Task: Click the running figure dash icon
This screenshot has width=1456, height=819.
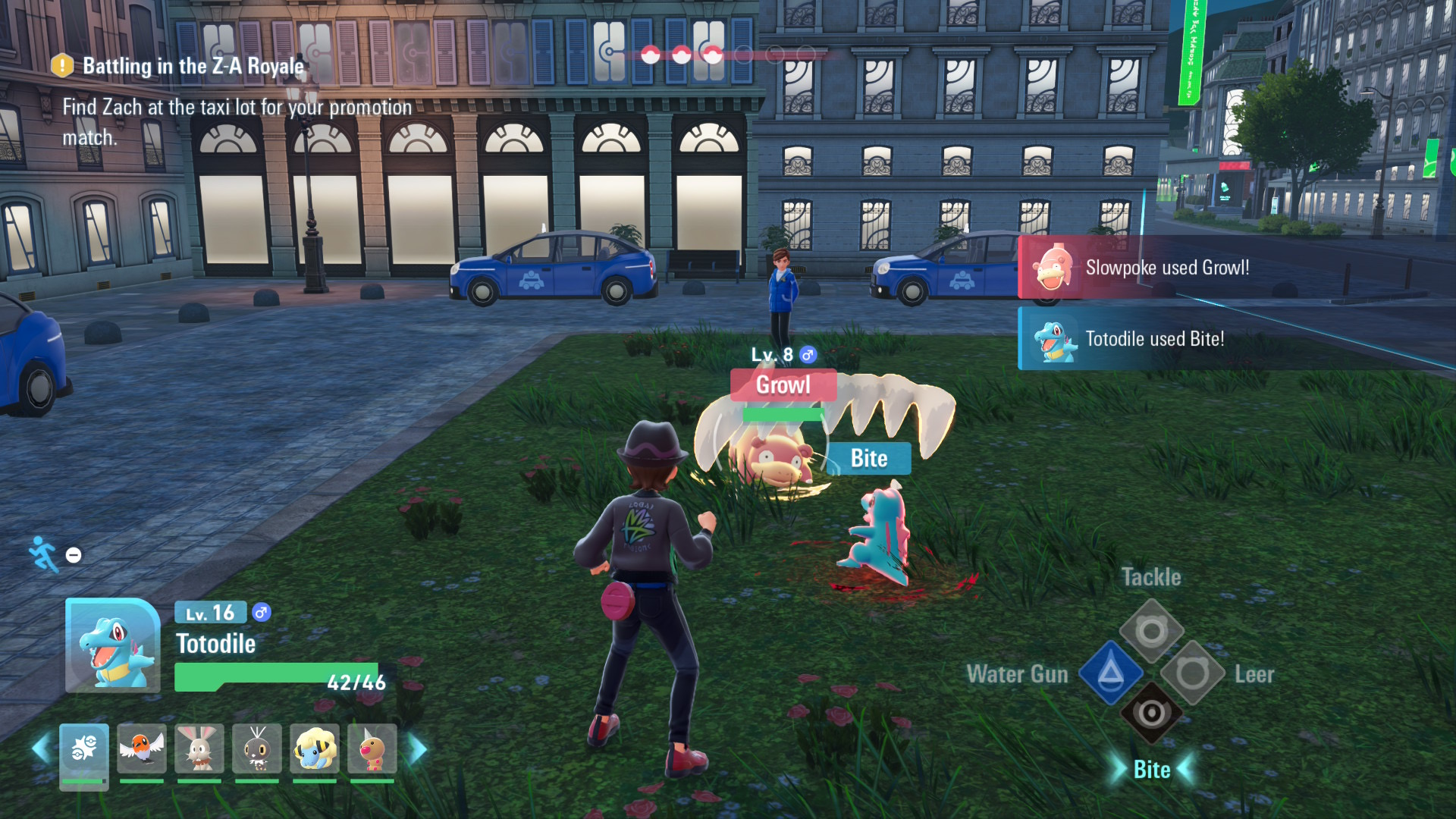Action: click(x=43, y=554)
